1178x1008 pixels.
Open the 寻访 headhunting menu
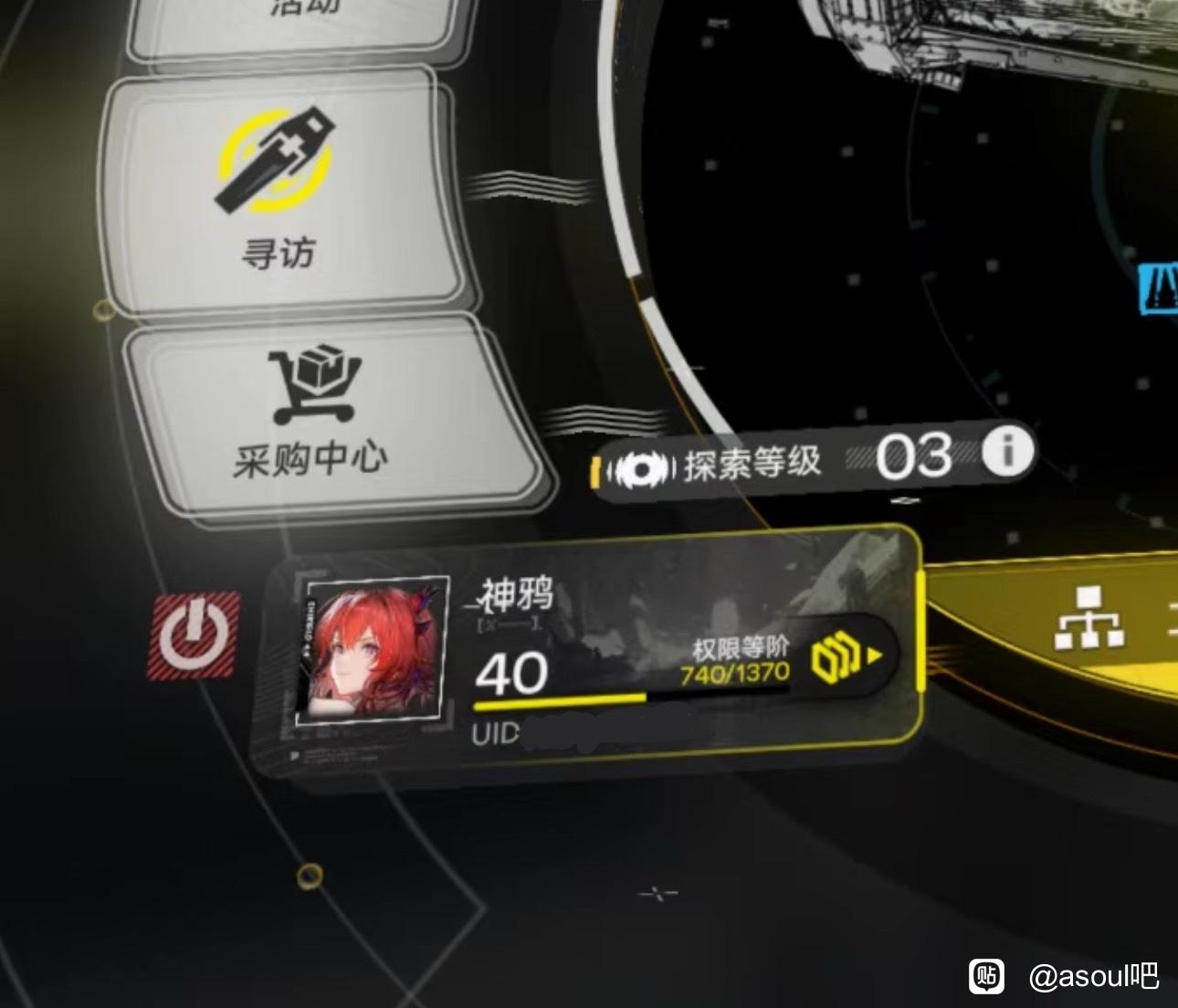[279, 192]
